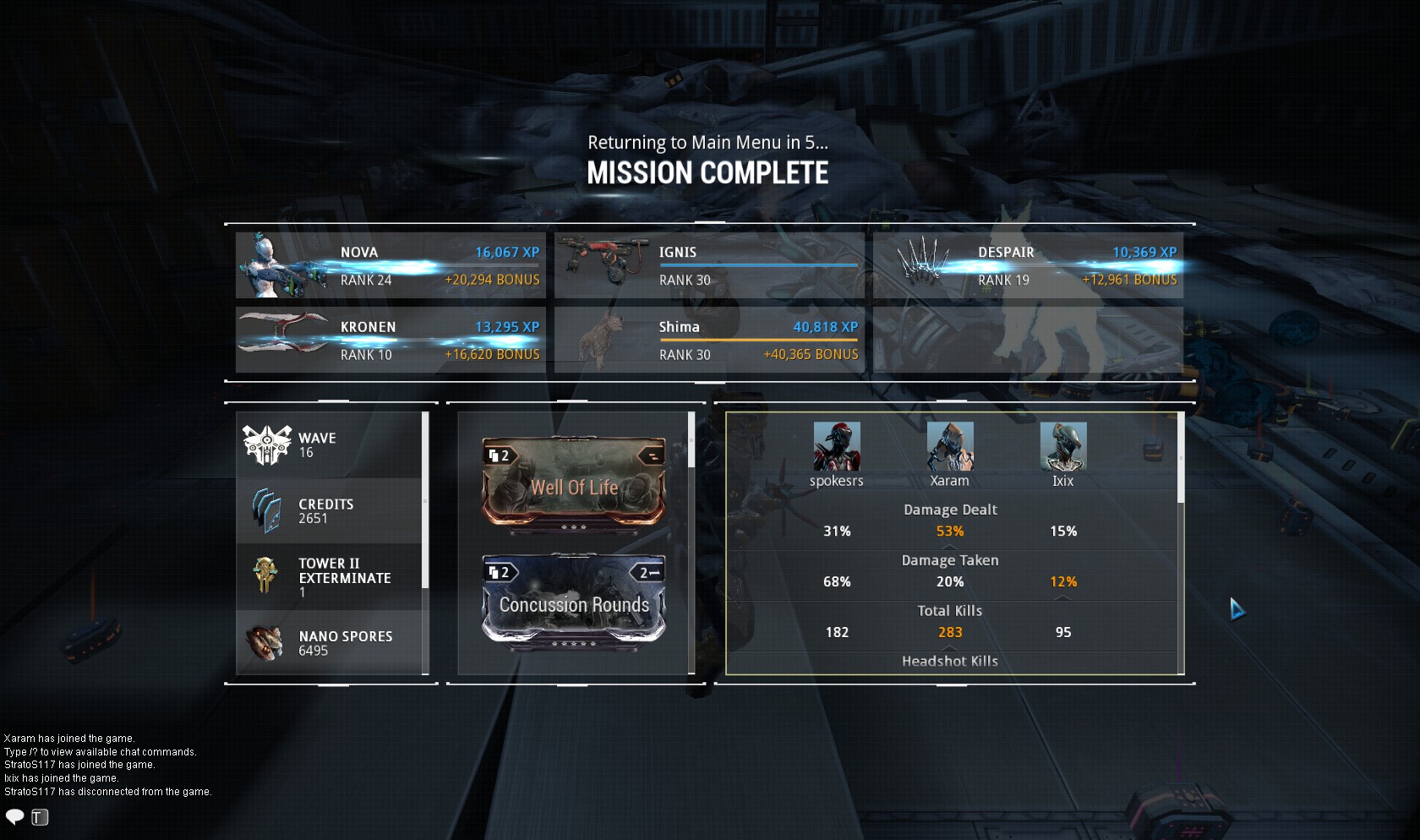This screenshot has width=1420, height=840.
Task: Click the Wave 16 reward row
Action: tap(329, 445)
